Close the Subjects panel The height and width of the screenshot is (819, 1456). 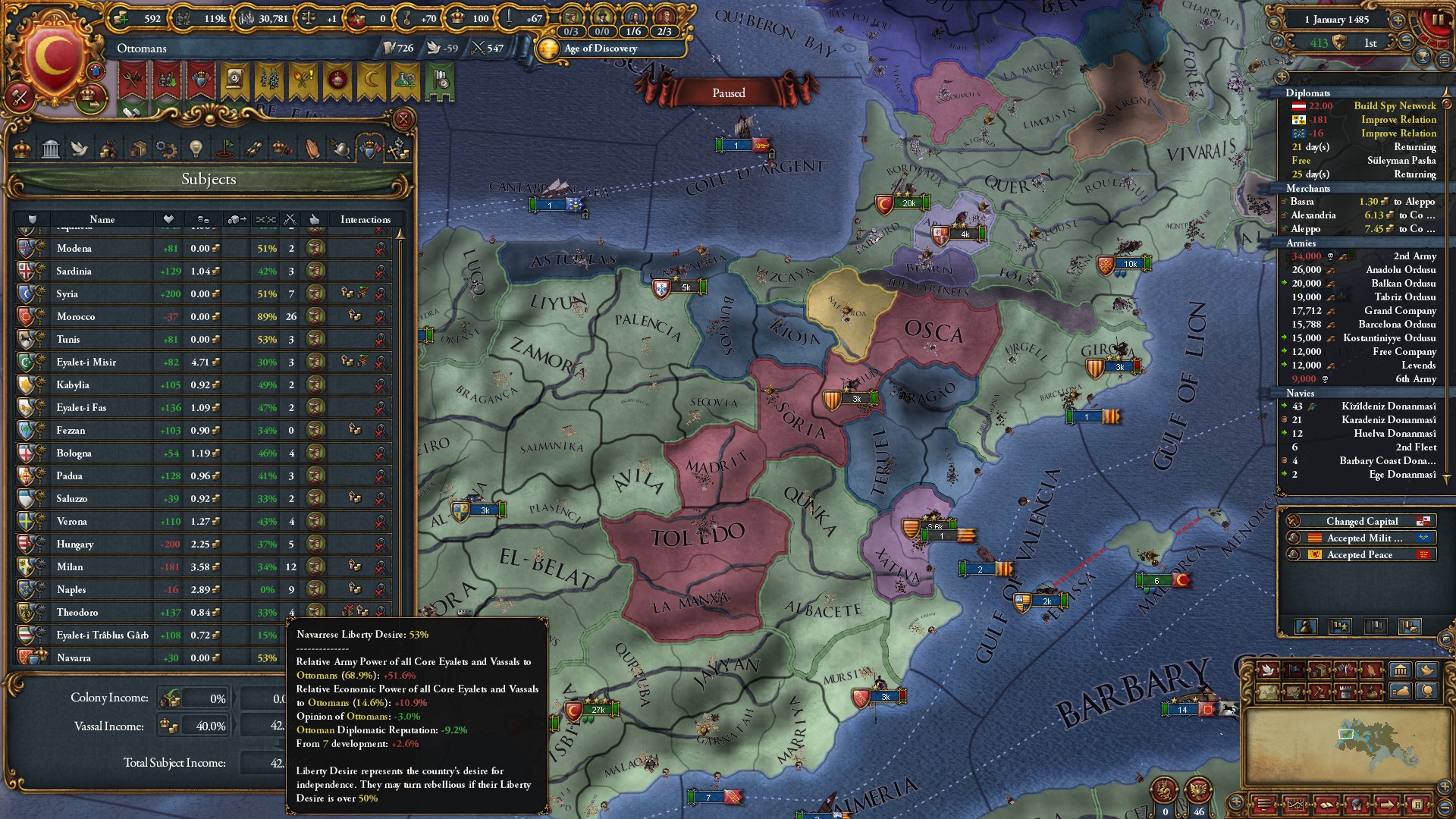tap(403, 119)
